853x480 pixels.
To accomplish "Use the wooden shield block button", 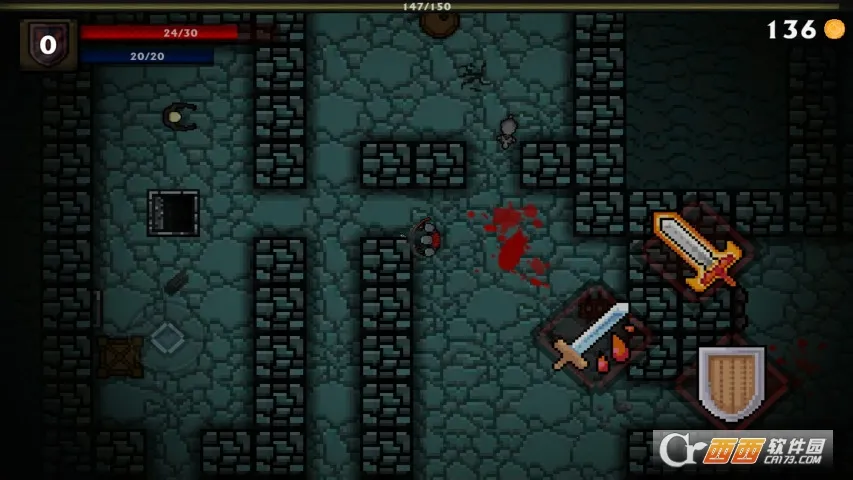I will click(x=731, y=382).
